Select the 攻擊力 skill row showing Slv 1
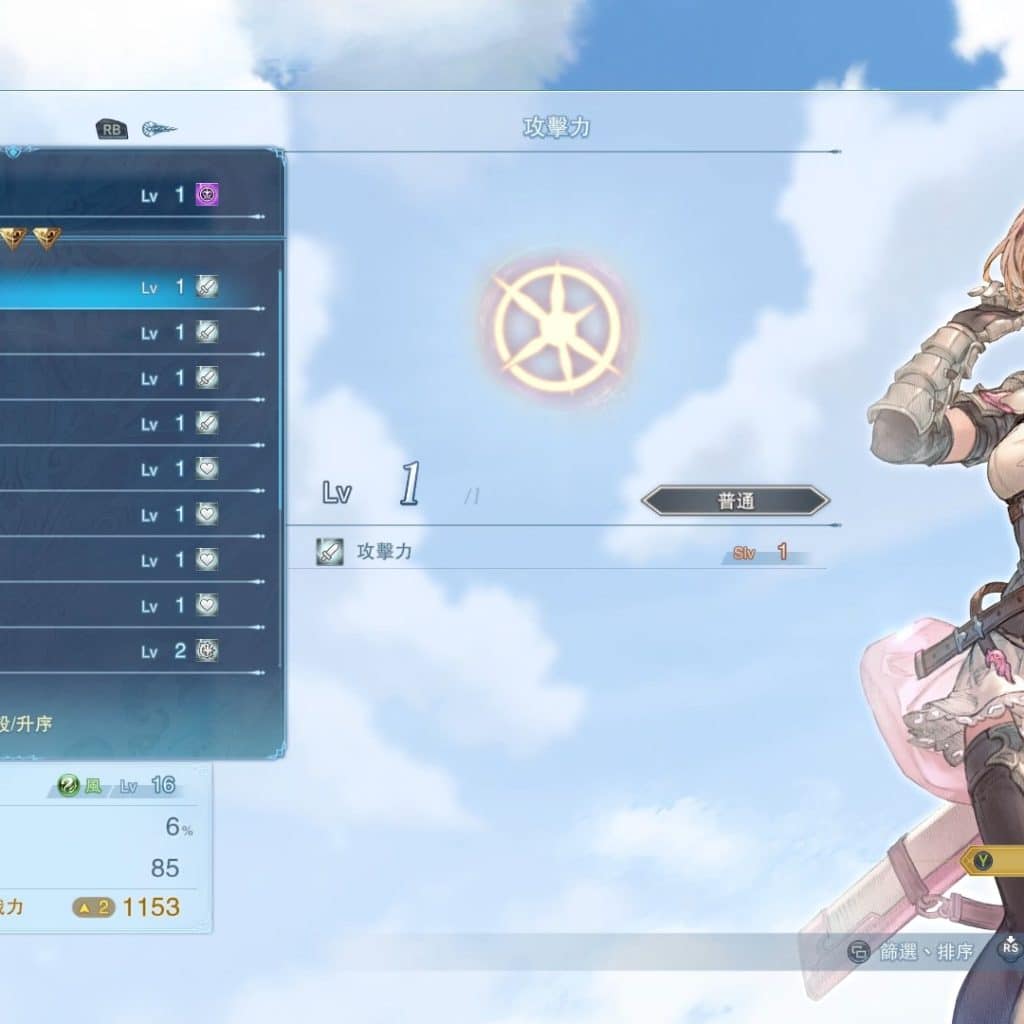1024x1024 pixels. pyautogui.click(x=560, y=552)
